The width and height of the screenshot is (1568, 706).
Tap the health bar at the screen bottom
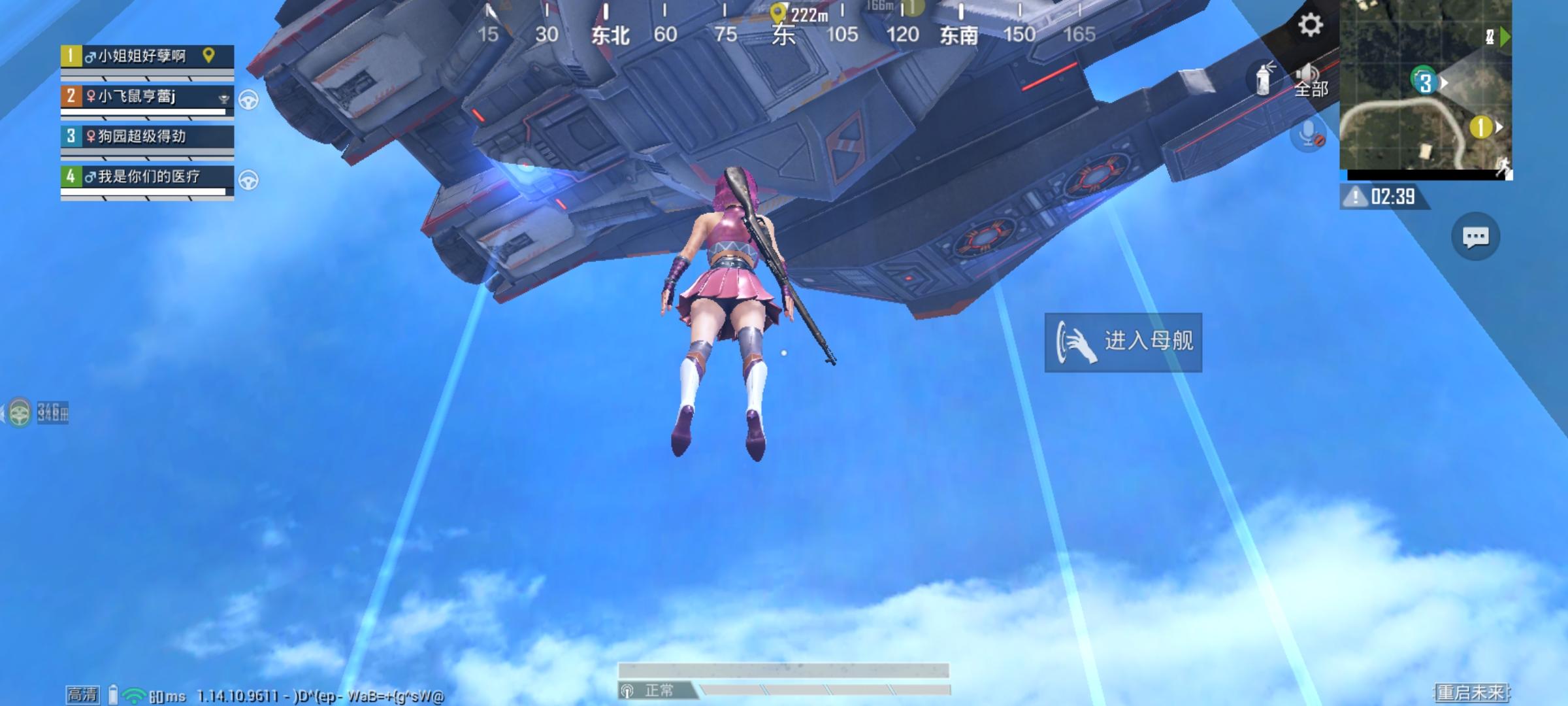pyautogui.click(x=781, y=668)
